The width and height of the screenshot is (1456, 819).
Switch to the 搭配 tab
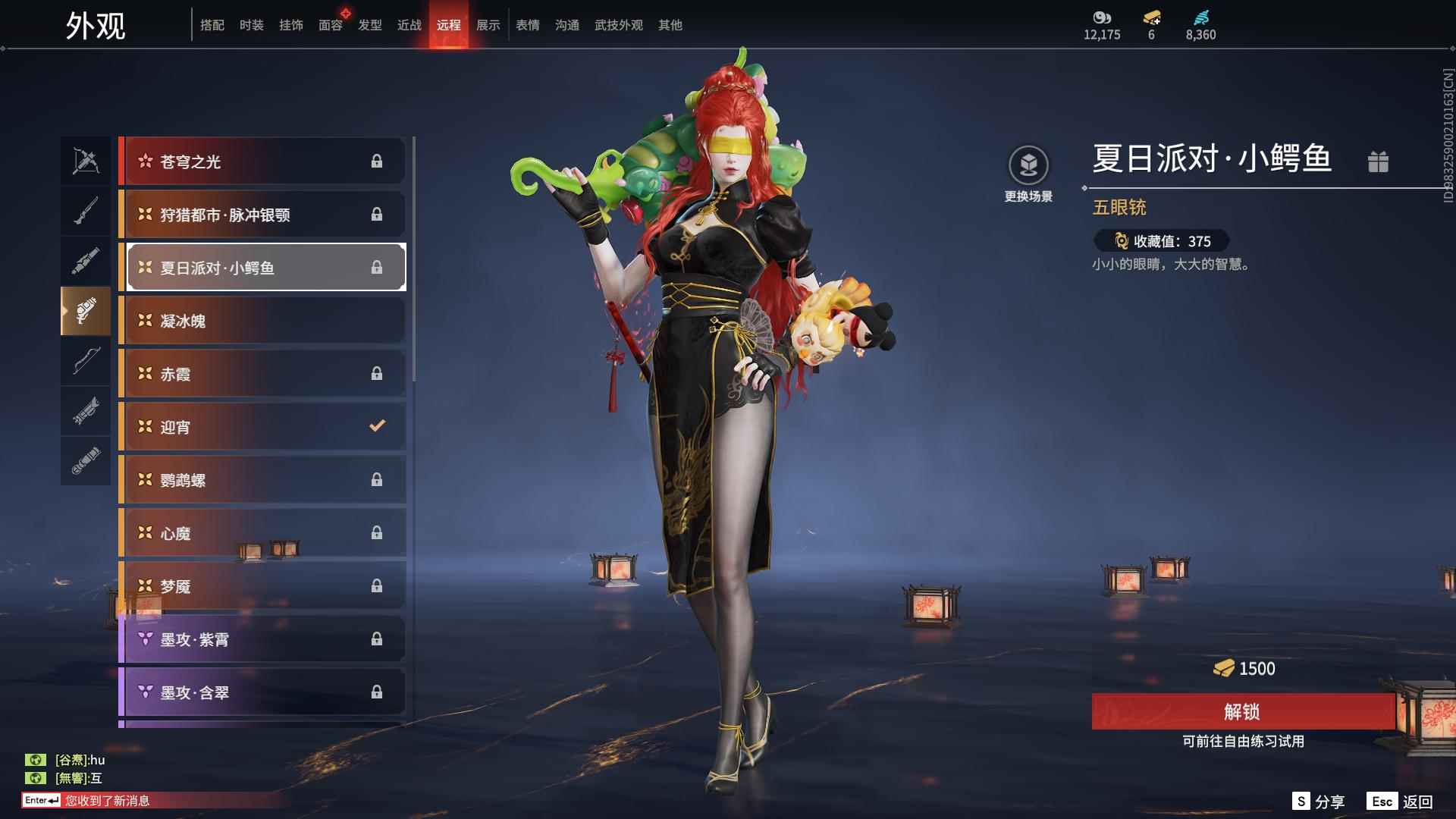(212, 25)
